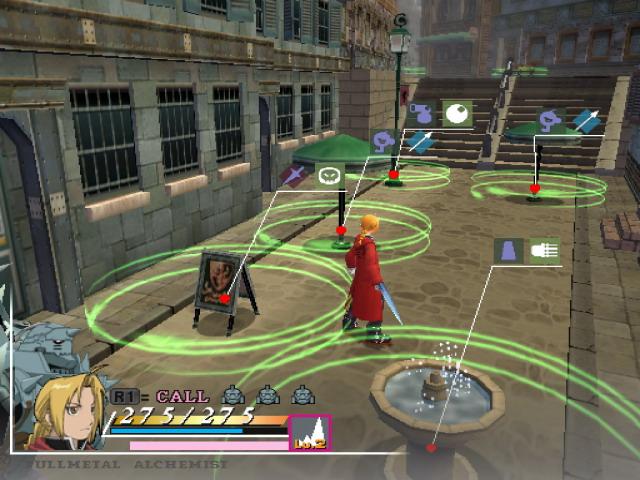Viewport: 640px width, 480px height.
Task: Choose the white grinning mask transmutation icon
Action: pyautogui.click(x=329, y=176)
